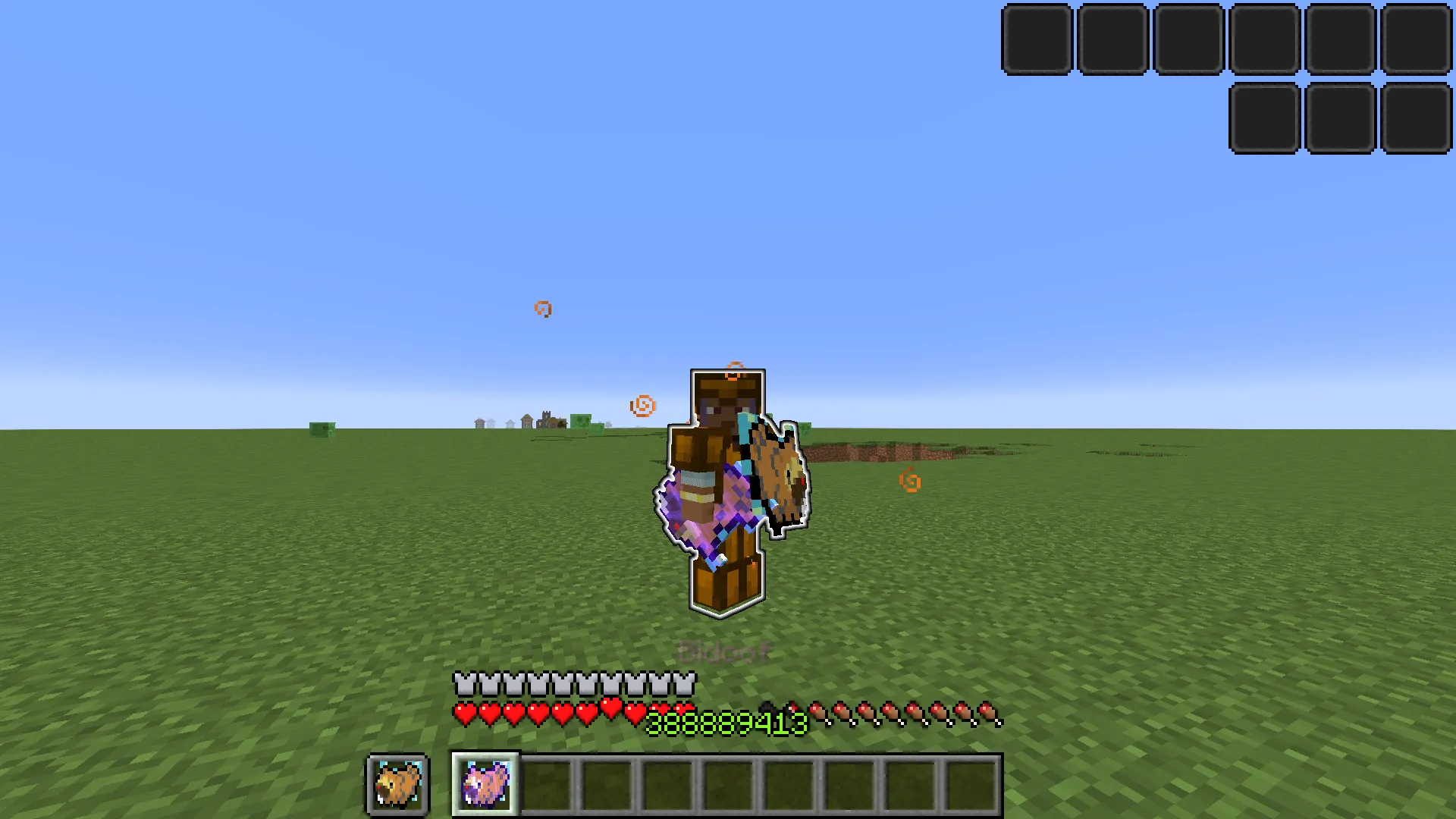The width and height of the screenshot is (1456, 819).
Task: Click the rightmost empty hotbar slot
Action: click(x=971, y=785)
